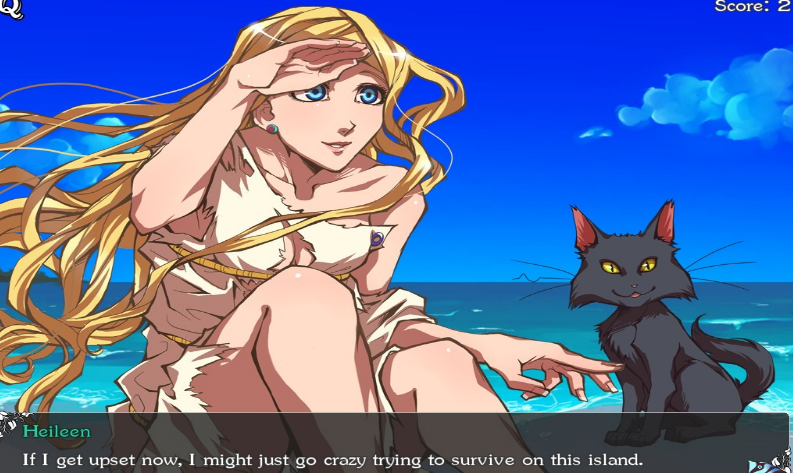Open the Q quick menu icon
This screenshot has height=473, width=793.
[x=12, y=9]
